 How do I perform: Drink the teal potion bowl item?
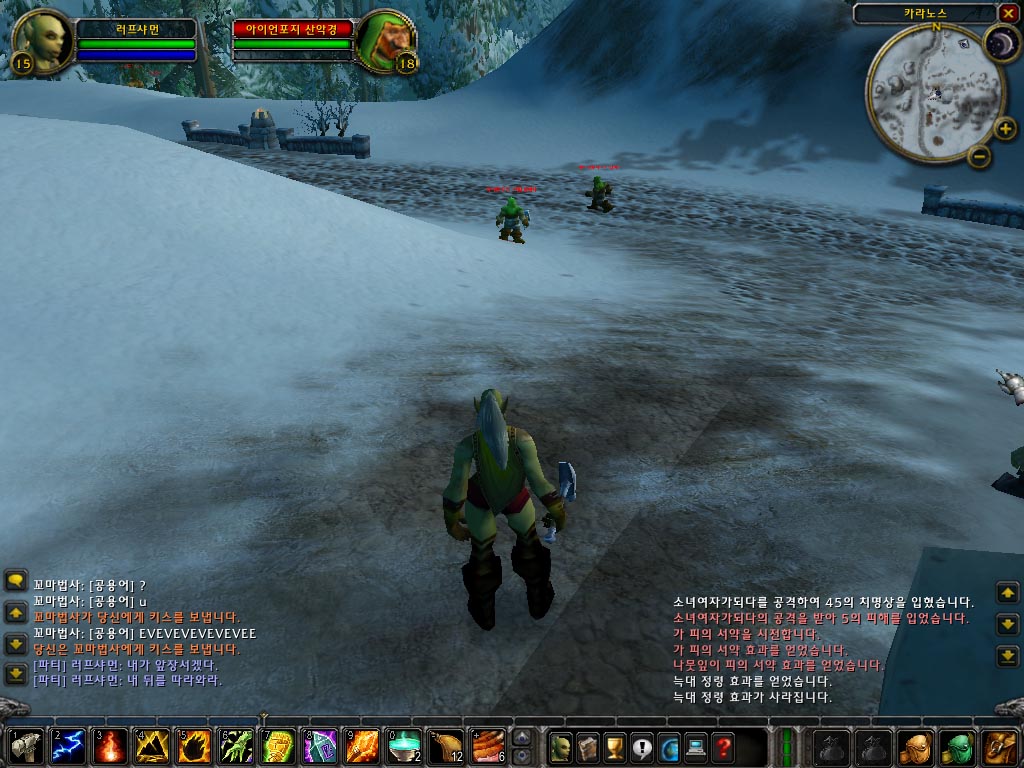coord(403,747)
